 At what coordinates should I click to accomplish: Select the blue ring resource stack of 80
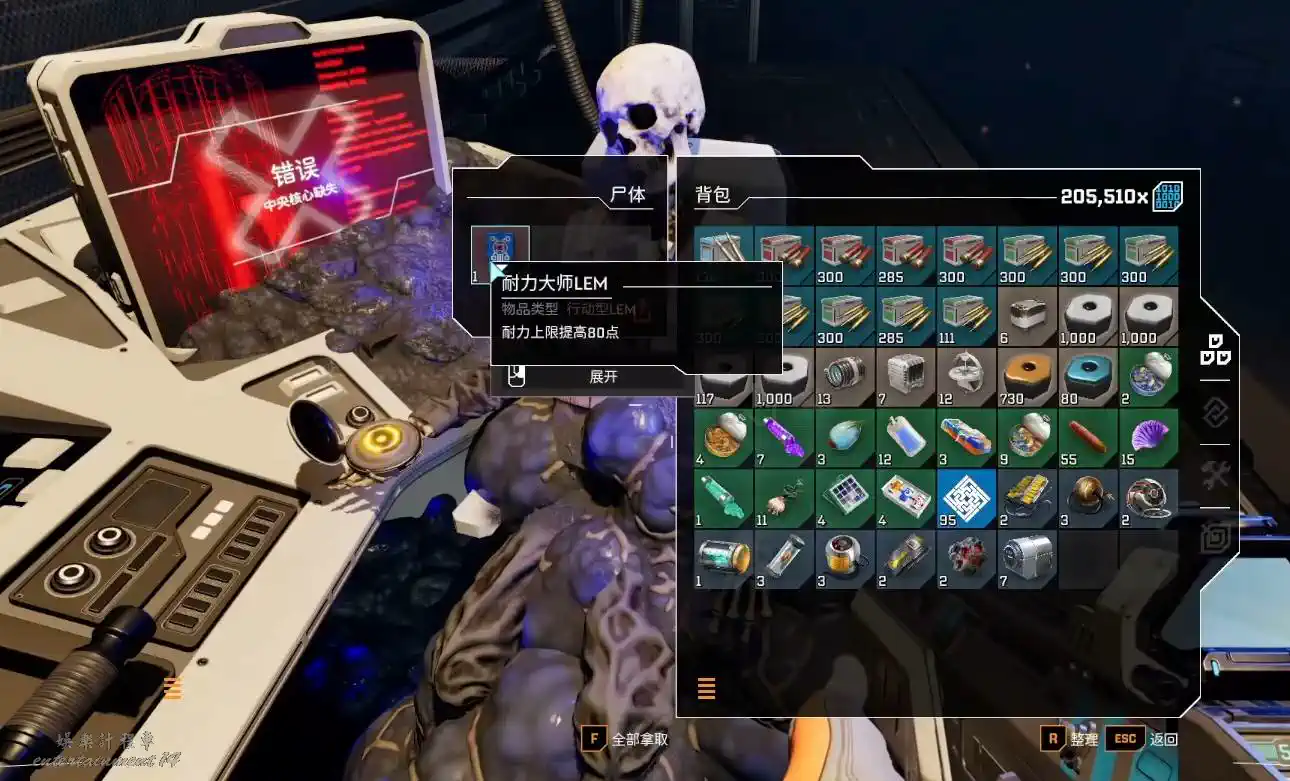(1088, 376)
